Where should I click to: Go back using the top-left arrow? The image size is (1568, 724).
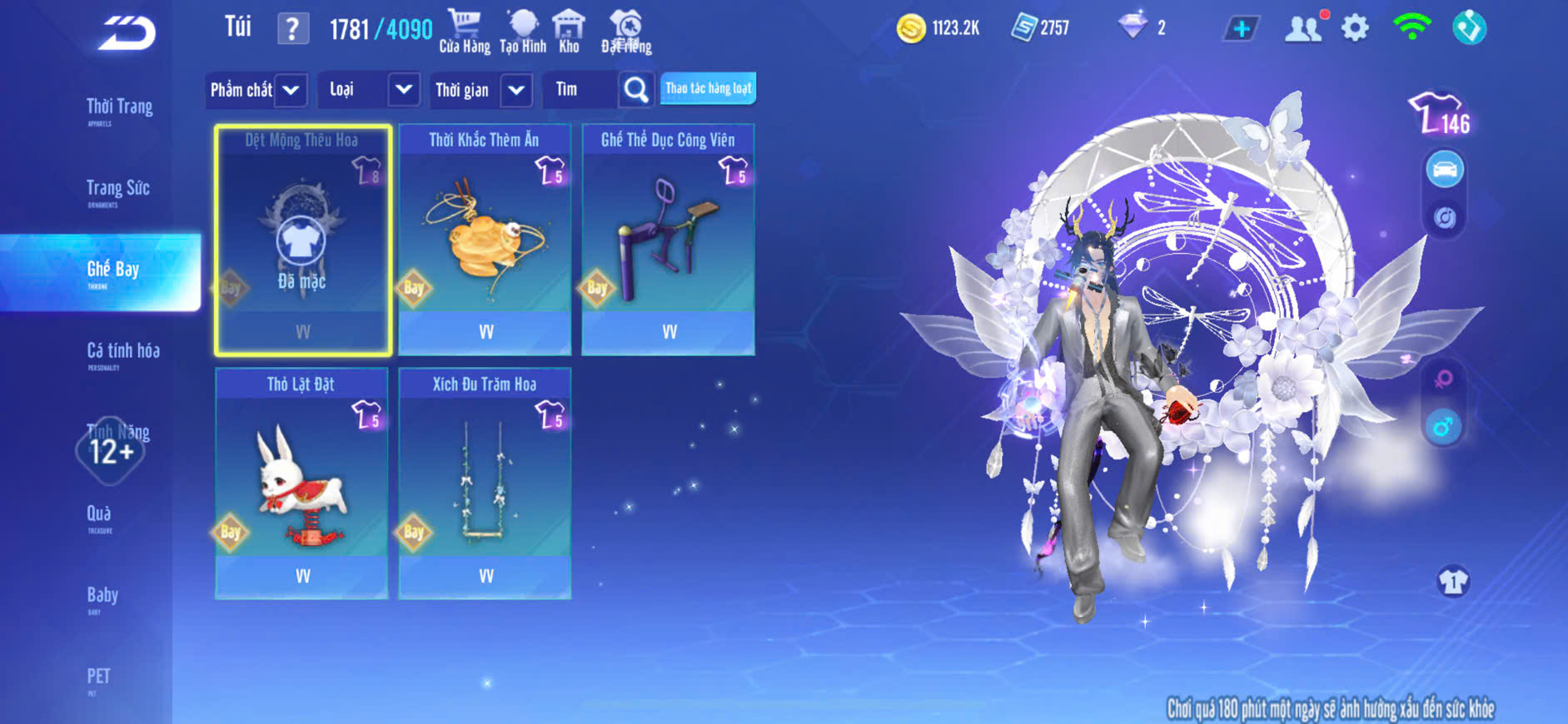click(127, 33)
